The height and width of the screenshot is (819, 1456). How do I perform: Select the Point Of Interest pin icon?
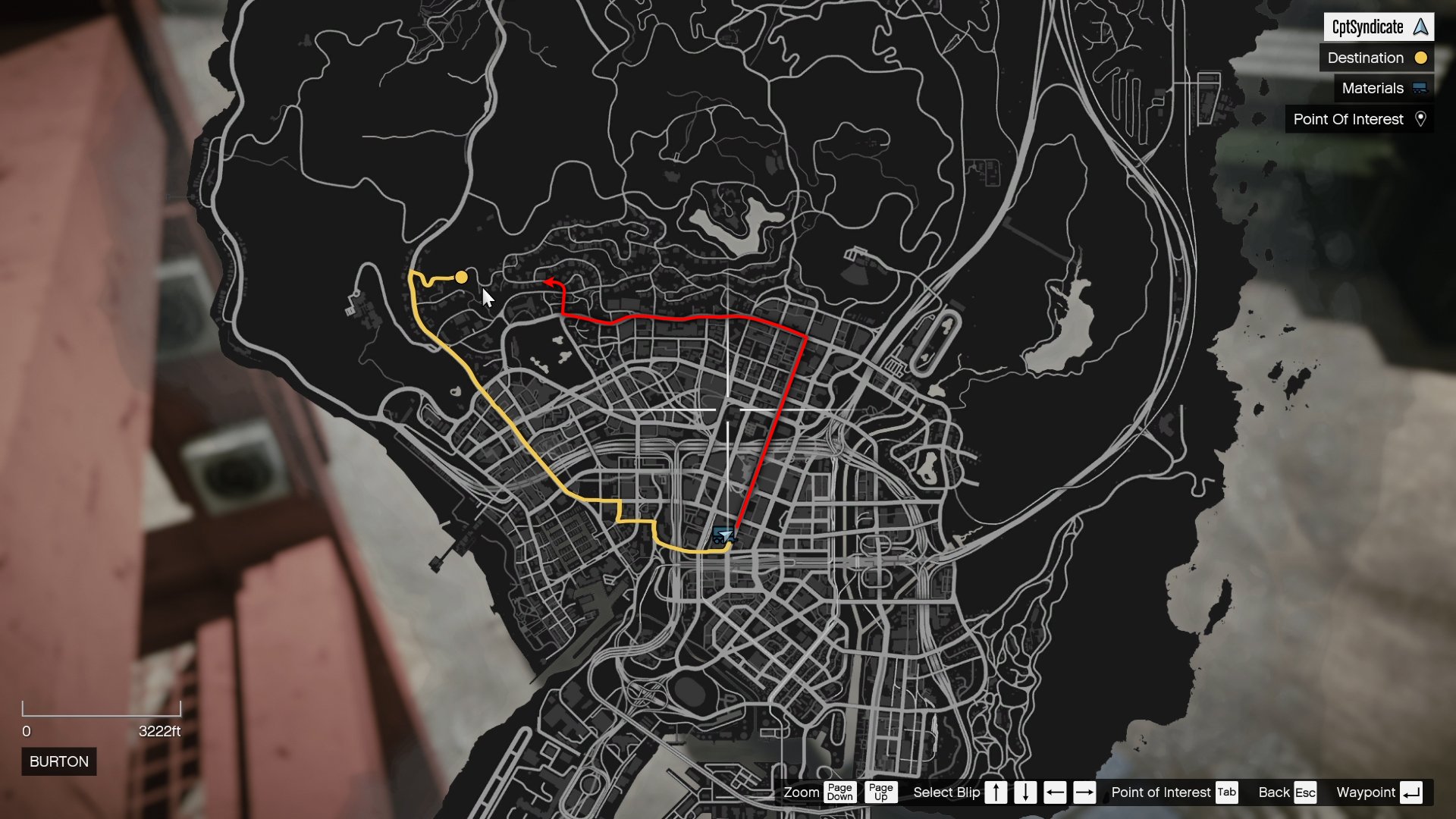pyautogui.click(x=1422, y=119)
